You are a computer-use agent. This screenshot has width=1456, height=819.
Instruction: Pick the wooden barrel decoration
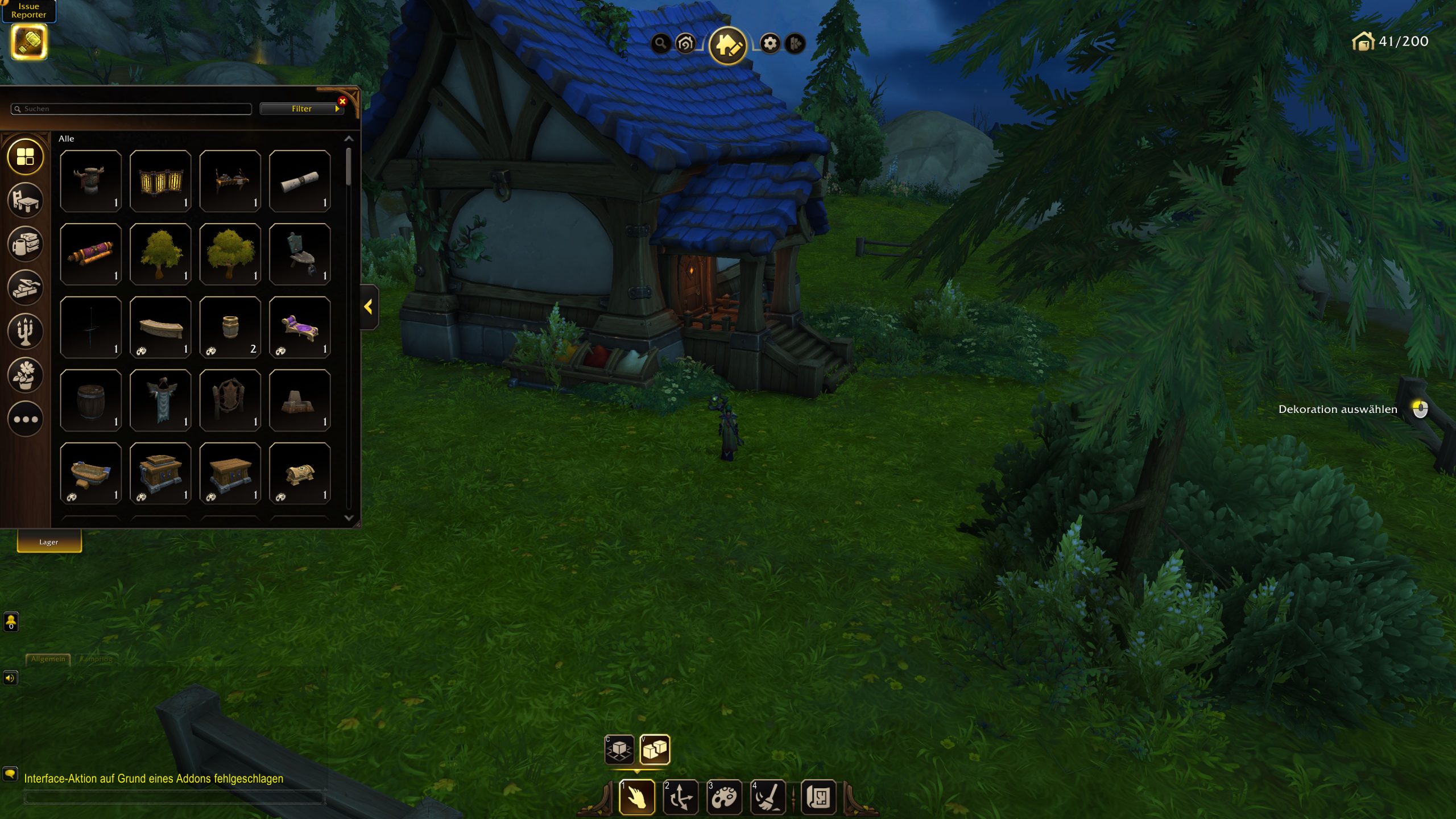91,400
